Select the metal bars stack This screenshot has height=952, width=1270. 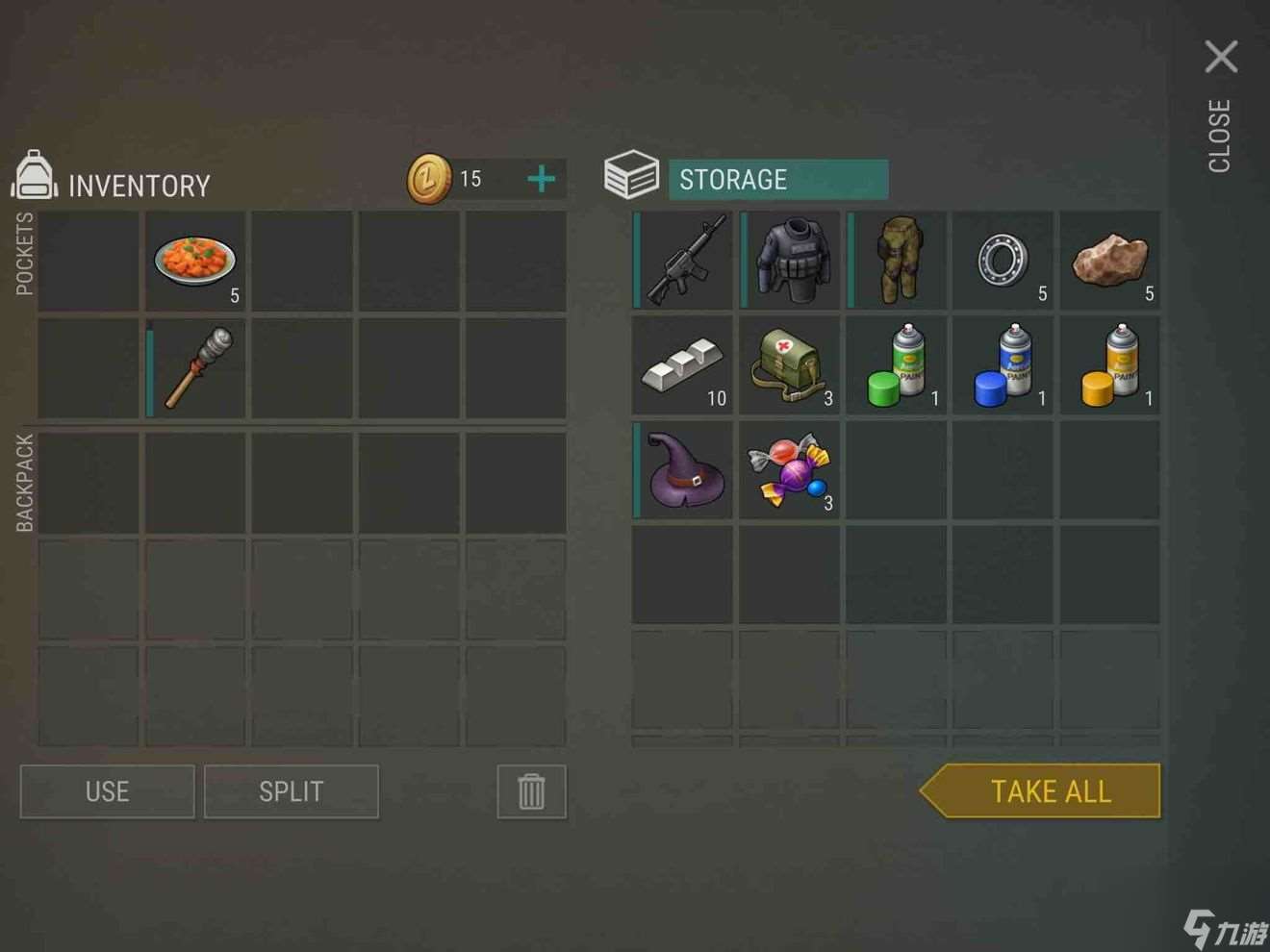[x=682, y=366]
